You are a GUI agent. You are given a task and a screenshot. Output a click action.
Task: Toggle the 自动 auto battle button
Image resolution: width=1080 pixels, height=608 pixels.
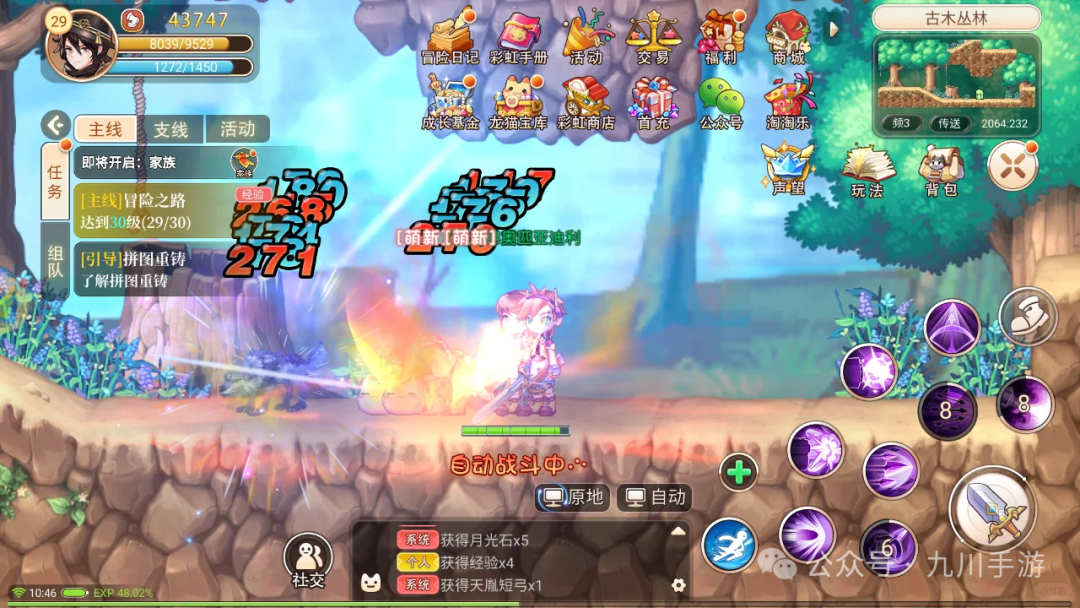[655, 497]
